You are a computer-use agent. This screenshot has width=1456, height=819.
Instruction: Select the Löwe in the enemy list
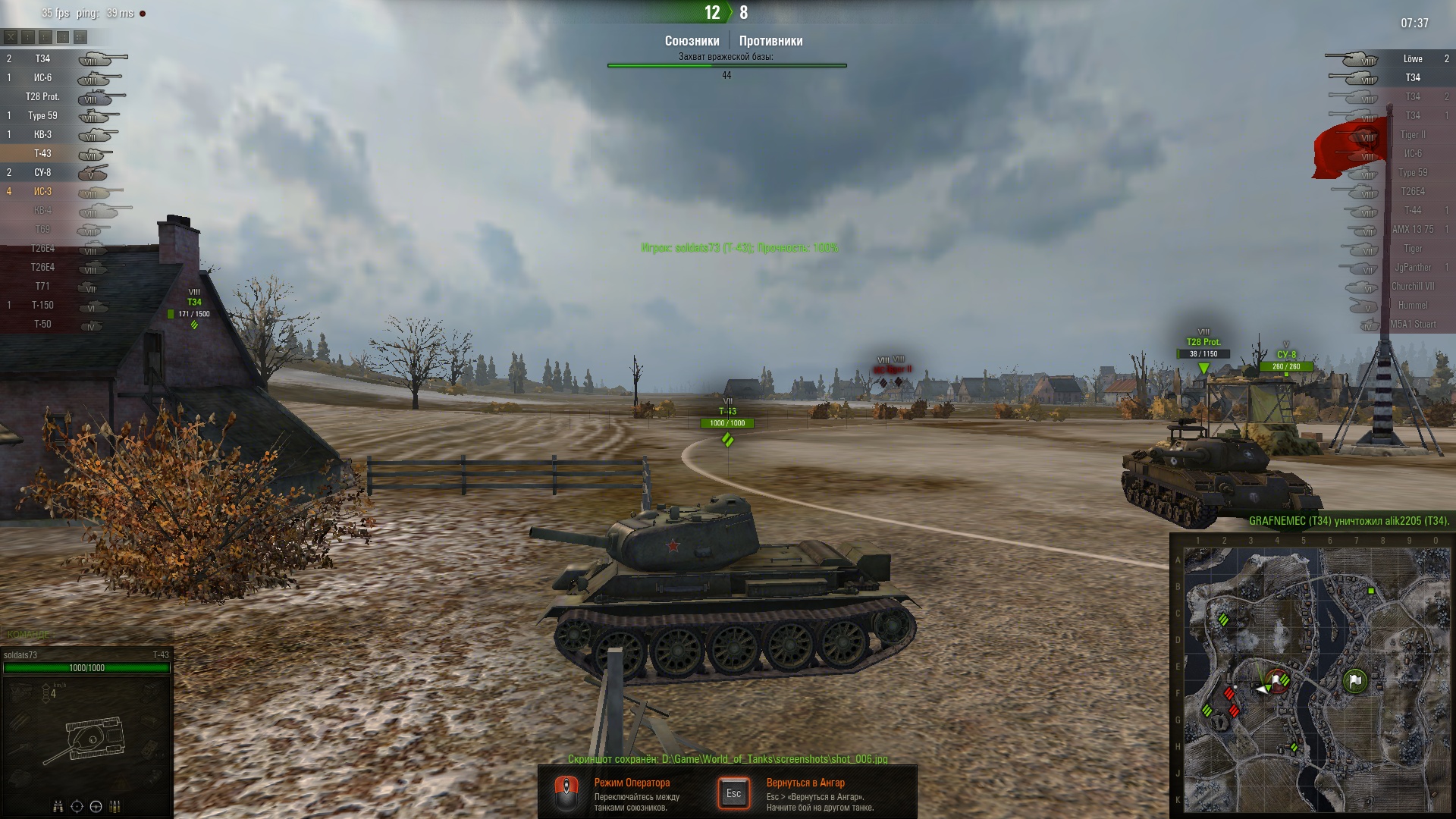tap(1412, 59)
